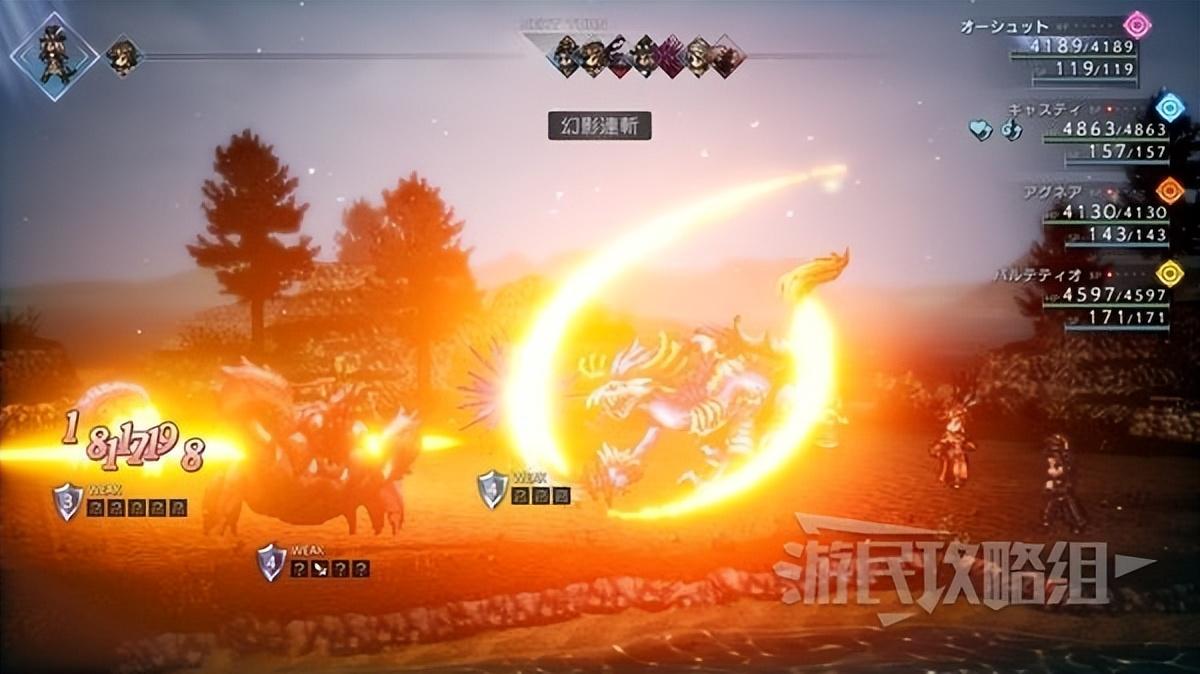Select Partitio's yellow party marker
Image resolution: width=1200 pixels, height=674 pixels.
click(x=1169, y=272)
